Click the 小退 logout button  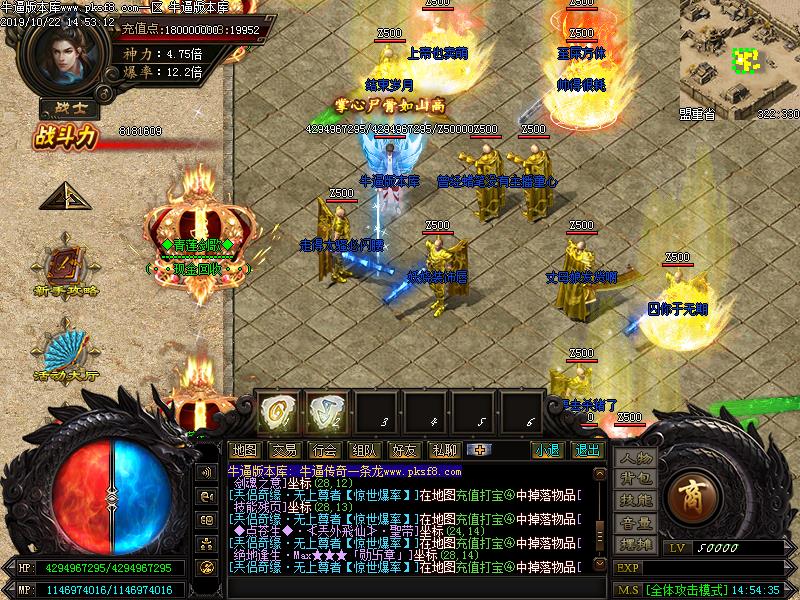(547, 450)
